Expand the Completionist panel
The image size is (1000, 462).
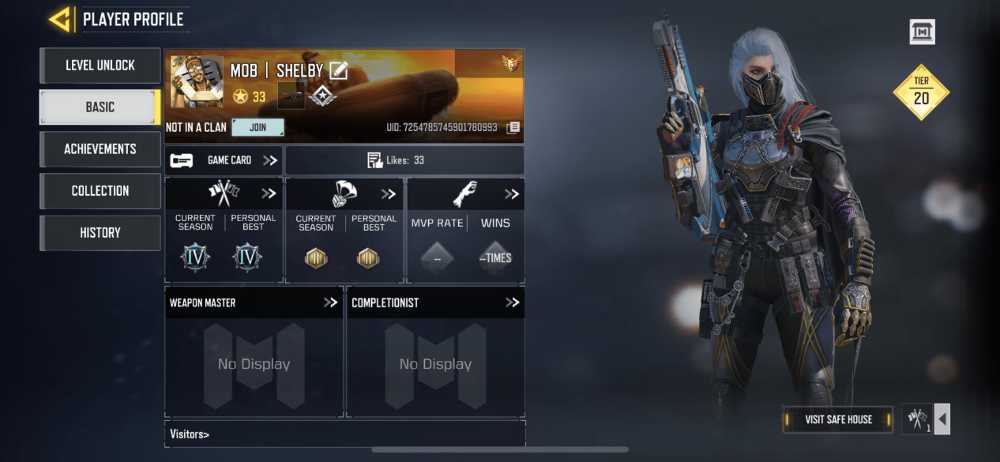pos(512,302)
